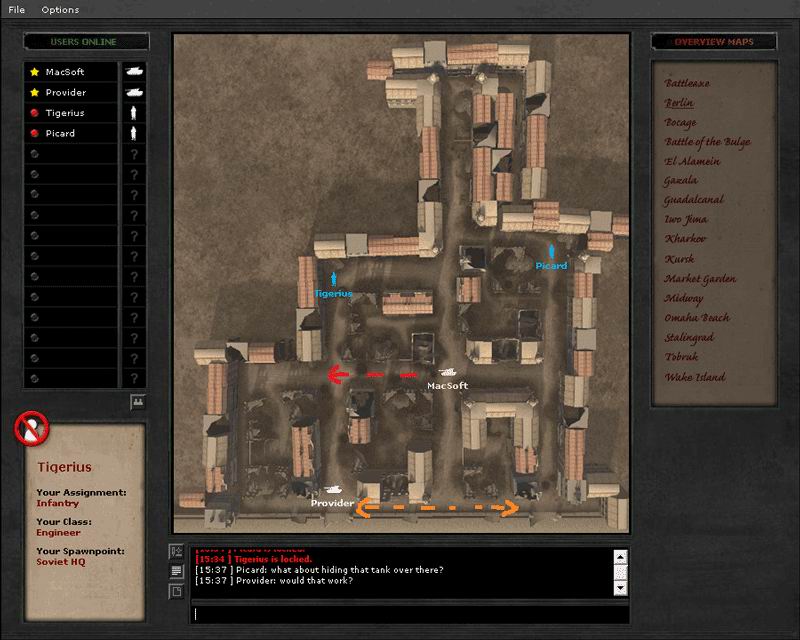Click the small button below the users list
The width and height of the screenshot is (800, 640).
[137, 402]
